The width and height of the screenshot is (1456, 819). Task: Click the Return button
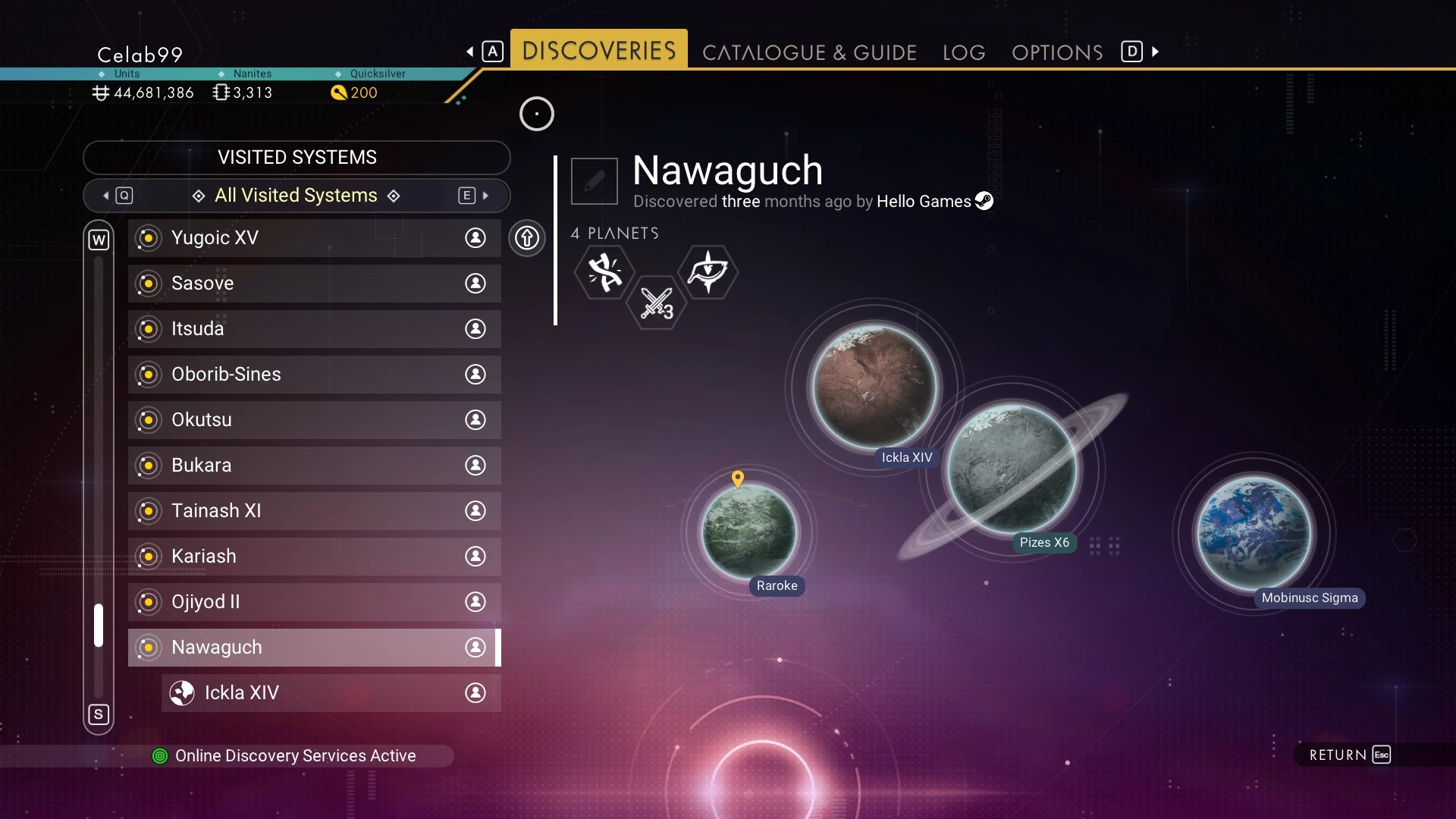(1349, 755)
